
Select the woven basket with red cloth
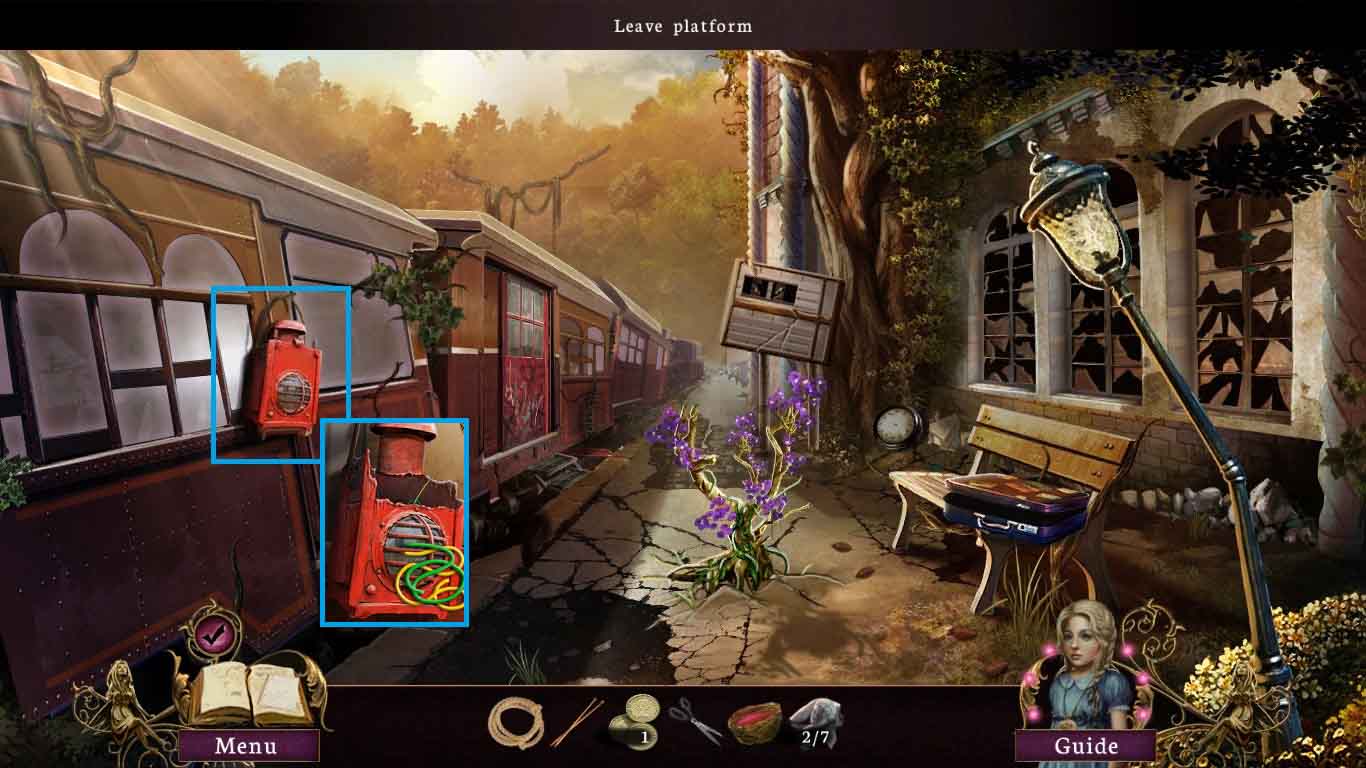click(x=756, y=723)
